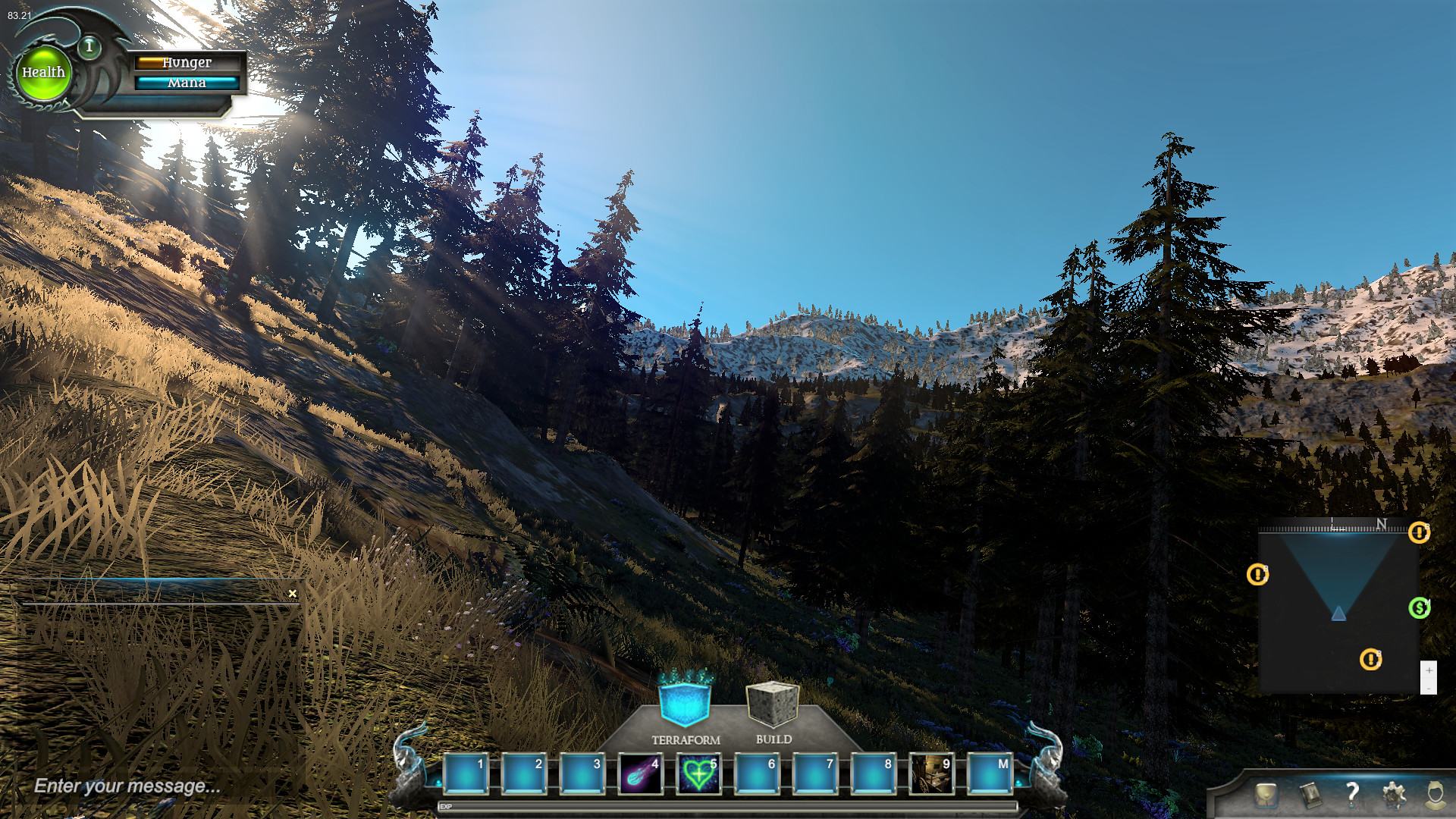
Task: Zoom out the minimap with the minus button
Action: [x=1429, y=687]
